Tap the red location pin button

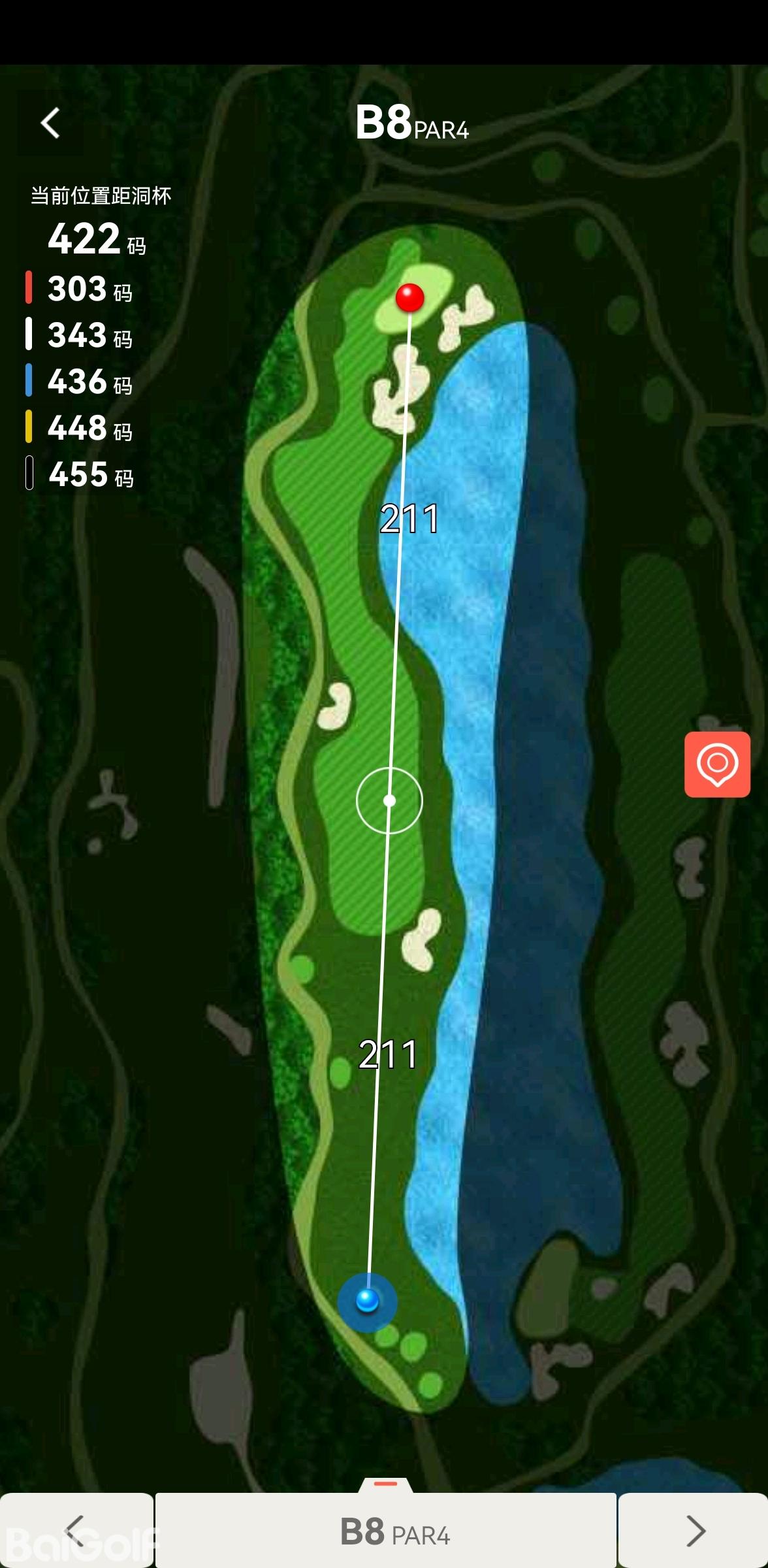[x=717, y=764]
